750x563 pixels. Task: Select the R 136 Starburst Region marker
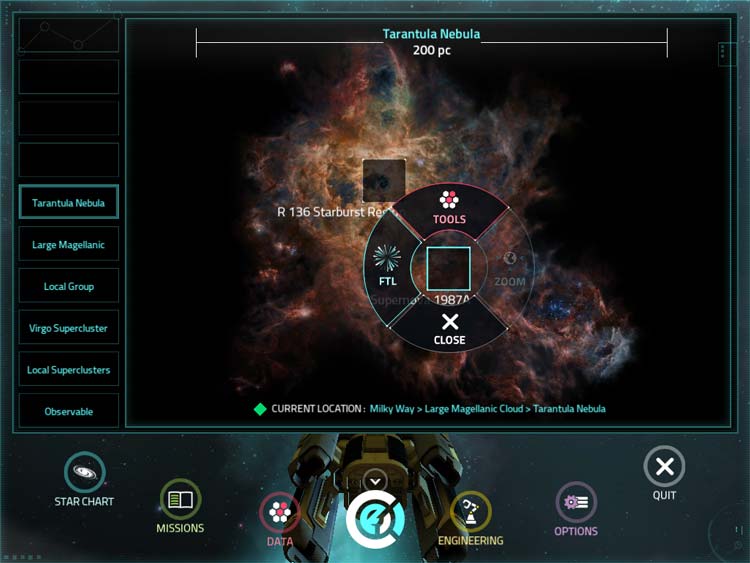pyautogui.click(x=383, y=181)
